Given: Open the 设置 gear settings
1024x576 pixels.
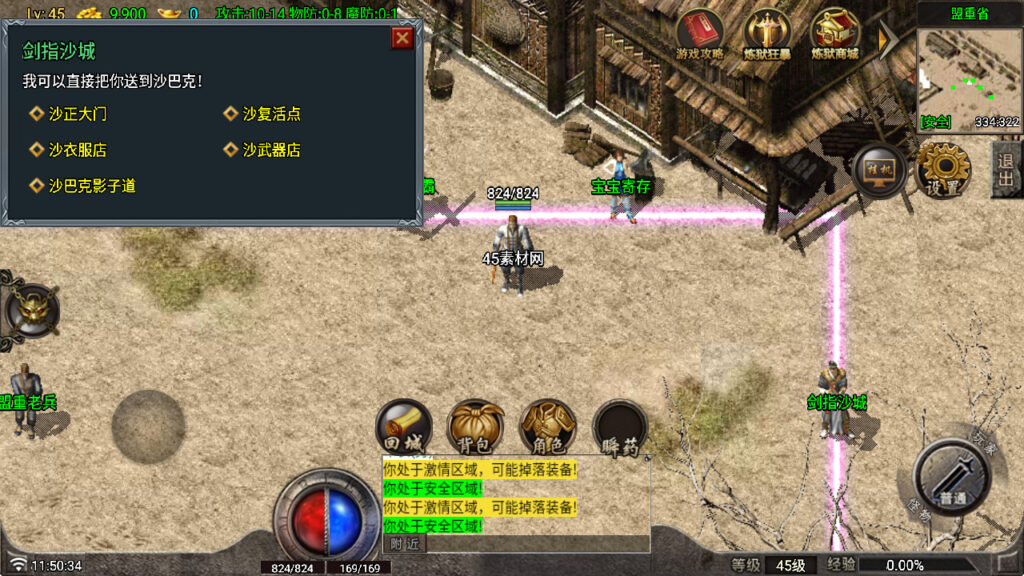Looking at the screenshot, I should coord(942,169).
